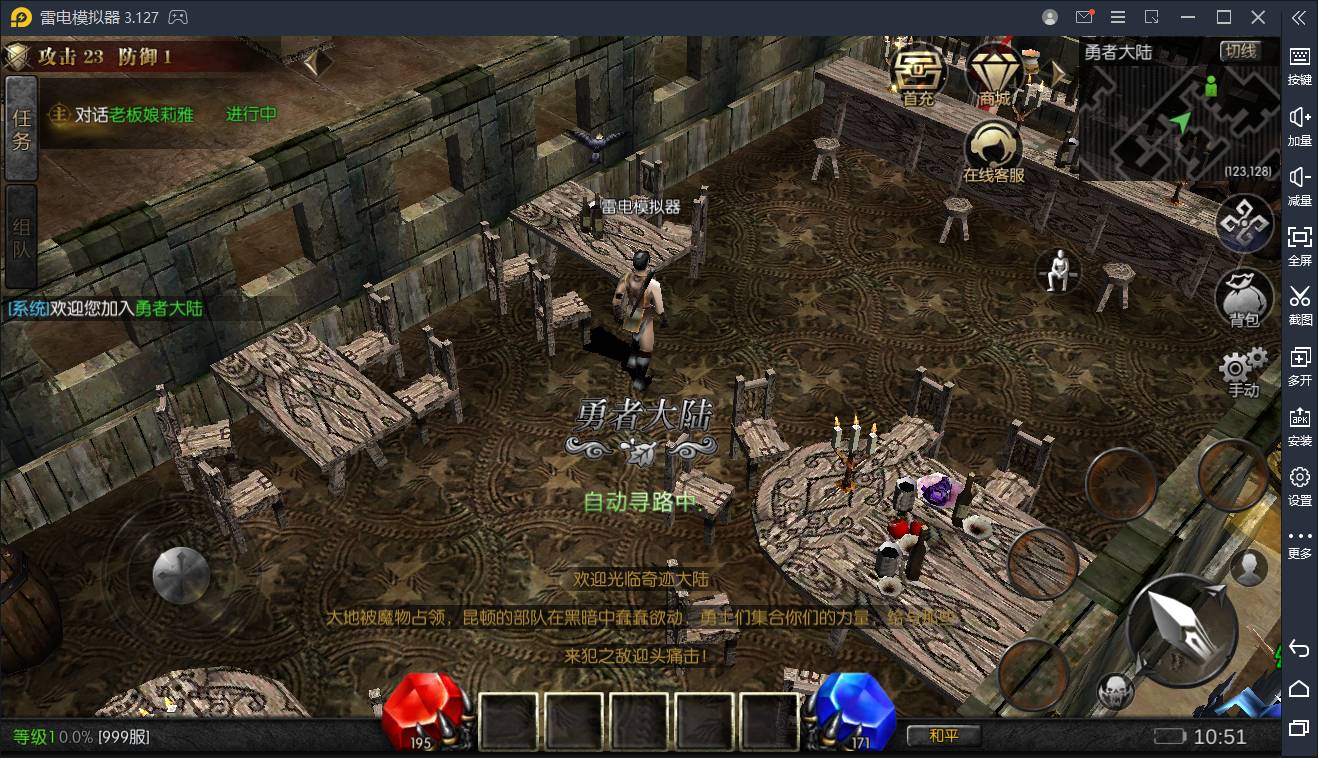
Task: Contact 在线客服 online support
Action: coord(993,152)
